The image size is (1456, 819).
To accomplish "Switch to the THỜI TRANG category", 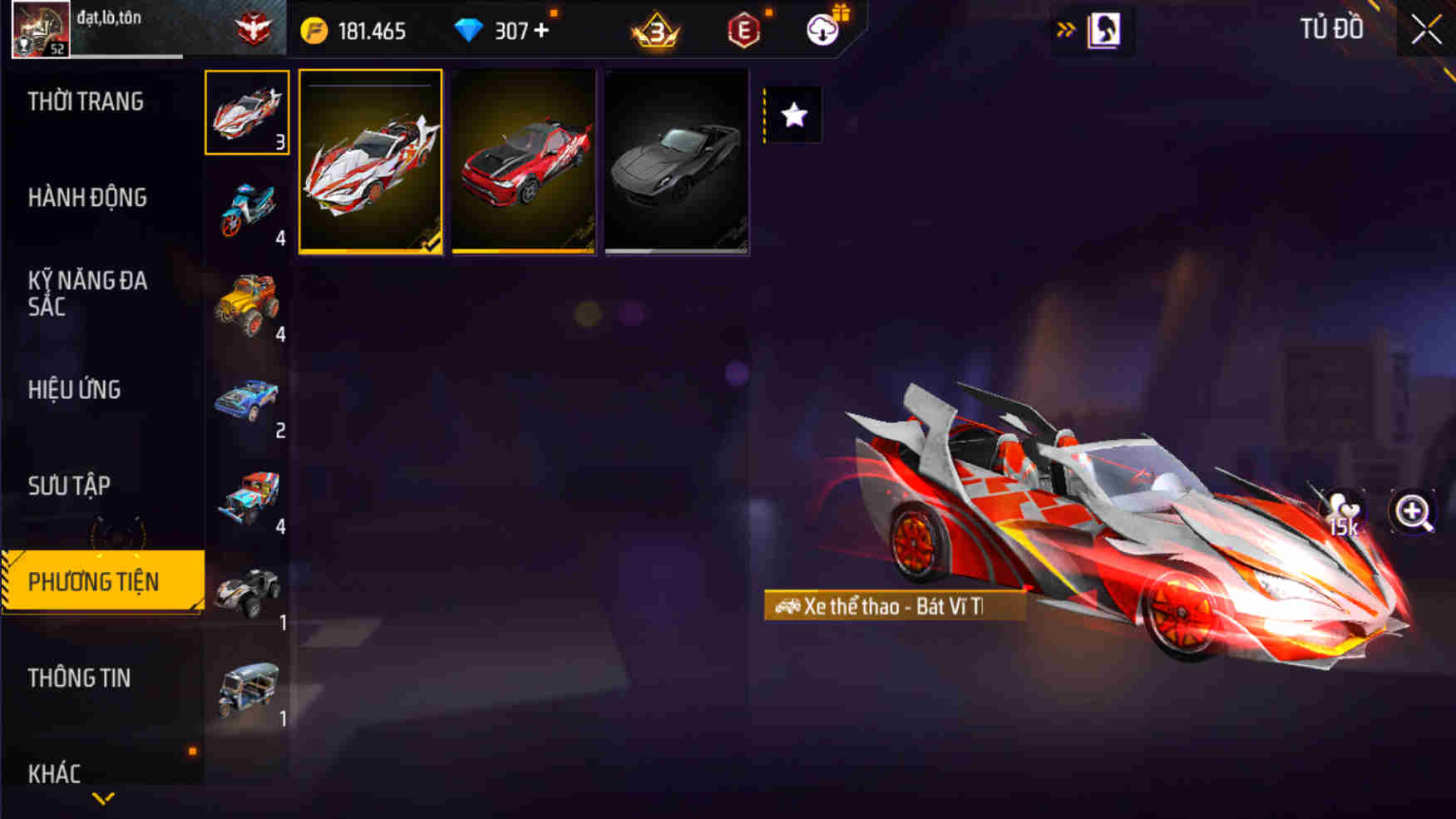I will click(x=86, y=101).
